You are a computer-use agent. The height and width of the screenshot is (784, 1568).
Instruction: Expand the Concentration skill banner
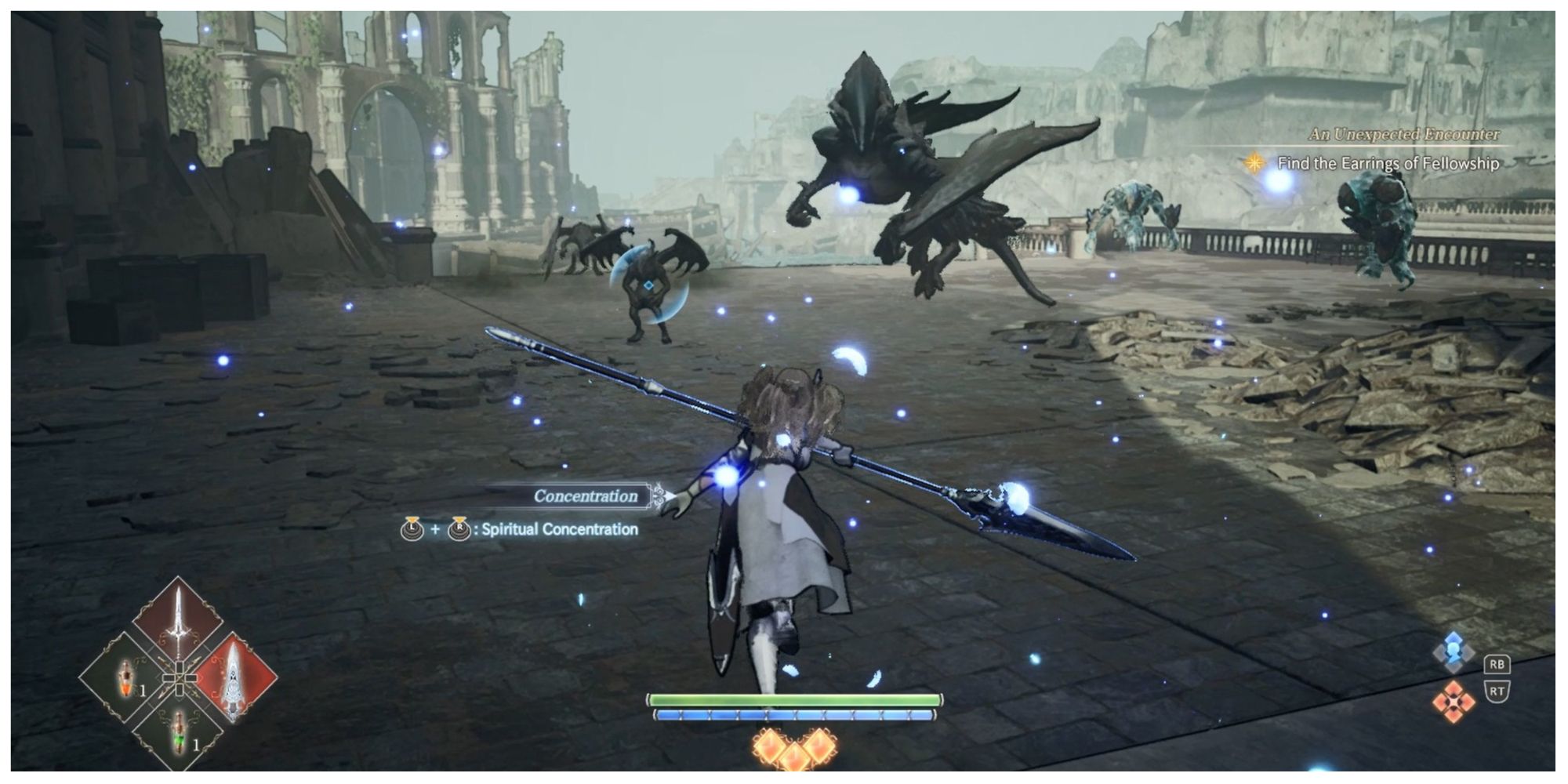point(585,495)
